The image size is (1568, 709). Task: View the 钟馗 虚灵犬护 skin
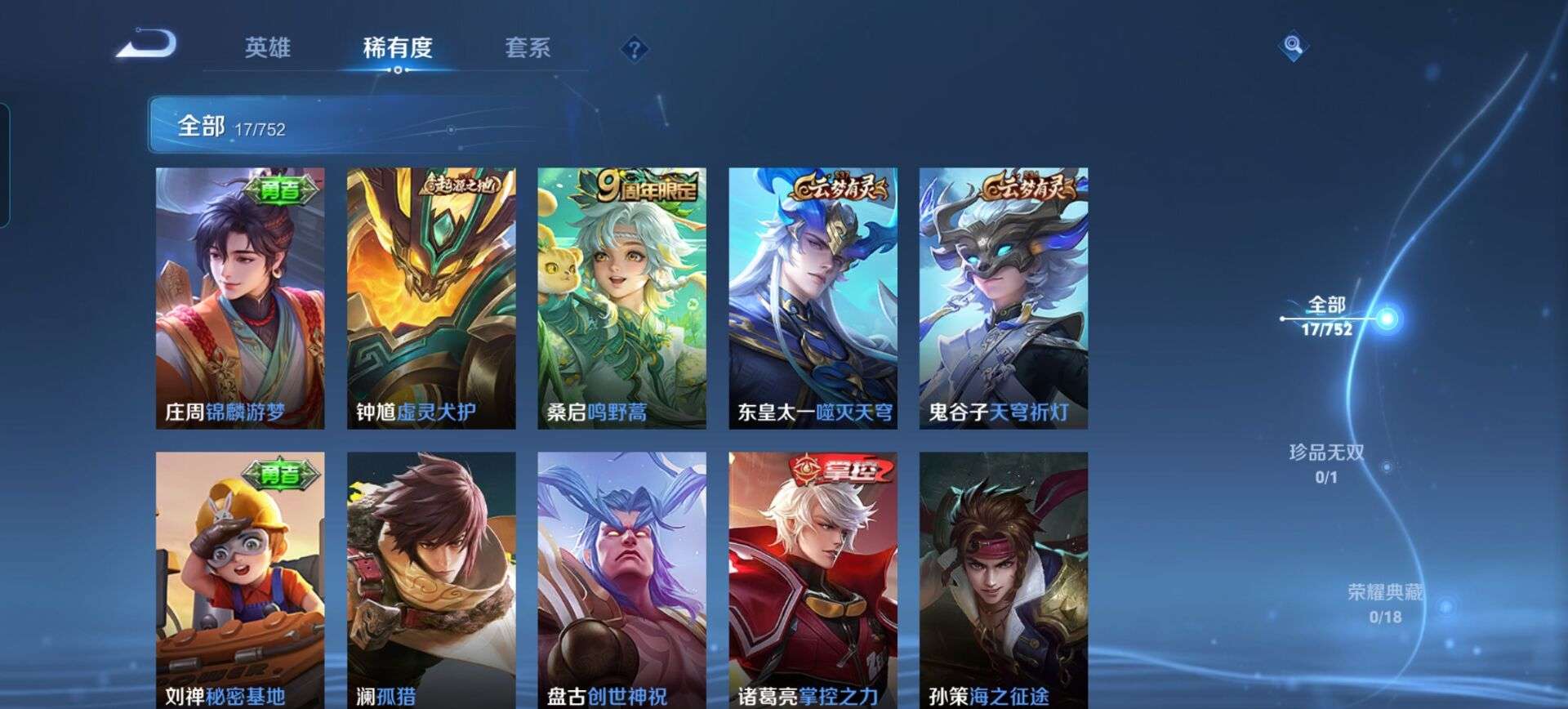[x=431, y=294]
